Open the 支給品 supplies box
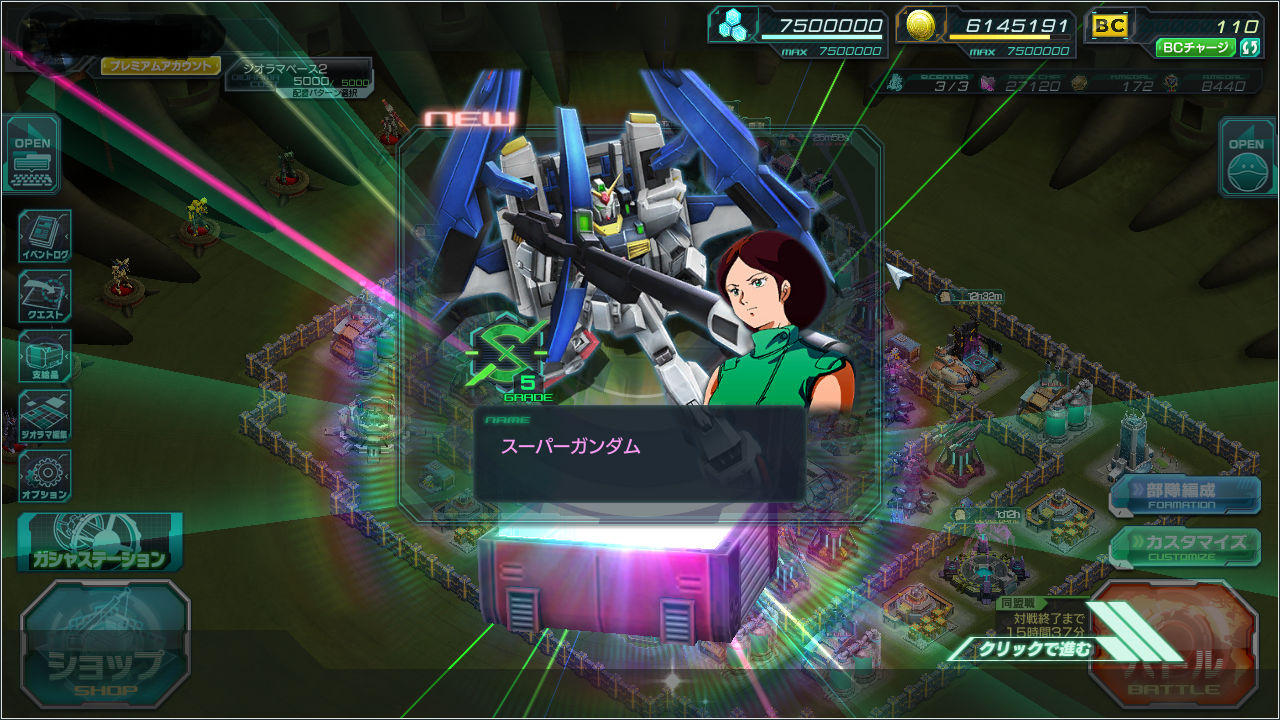This screenshot has height=720, width=1280. [x=45, y=357]
